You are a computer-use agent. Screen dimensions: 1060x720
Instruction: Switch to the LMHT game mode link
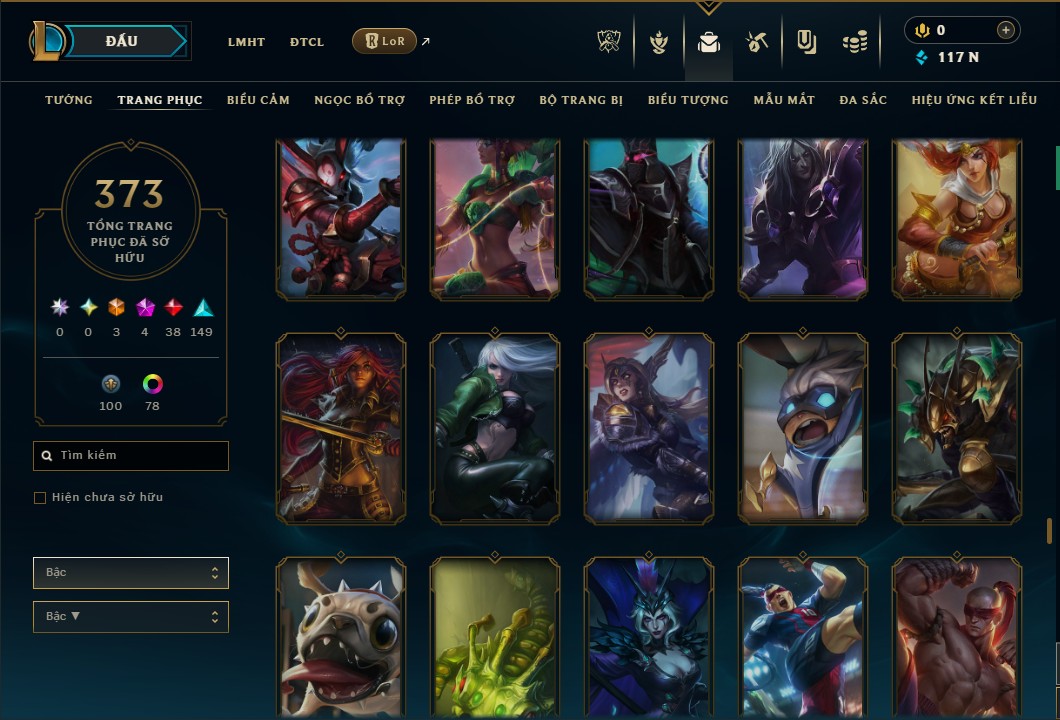[x=246, y=42]
